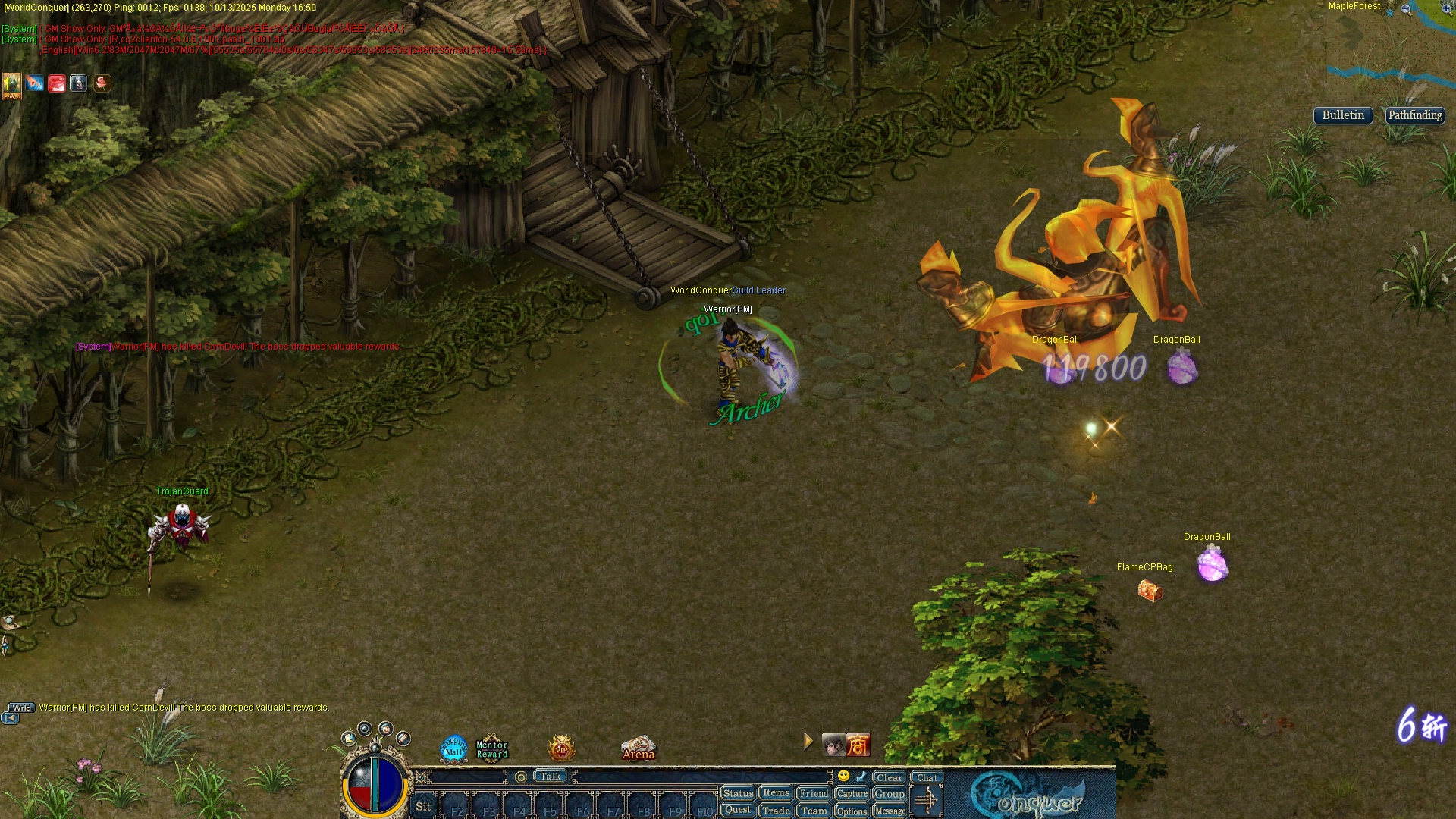Click the Talk channel button
The width and height of the screenshot is (1456, 819).
point(551,776)
